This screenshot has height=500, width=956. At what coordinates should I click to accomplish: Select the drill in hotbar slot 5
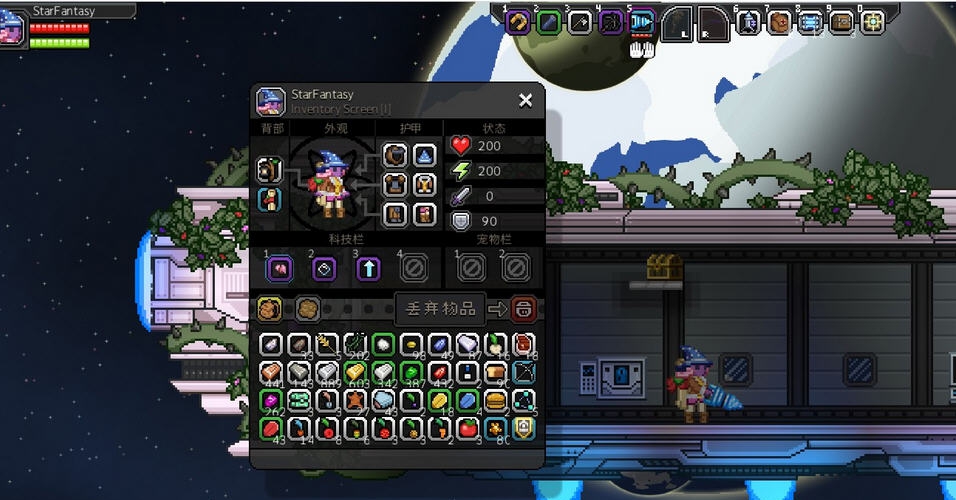point(642,22)
